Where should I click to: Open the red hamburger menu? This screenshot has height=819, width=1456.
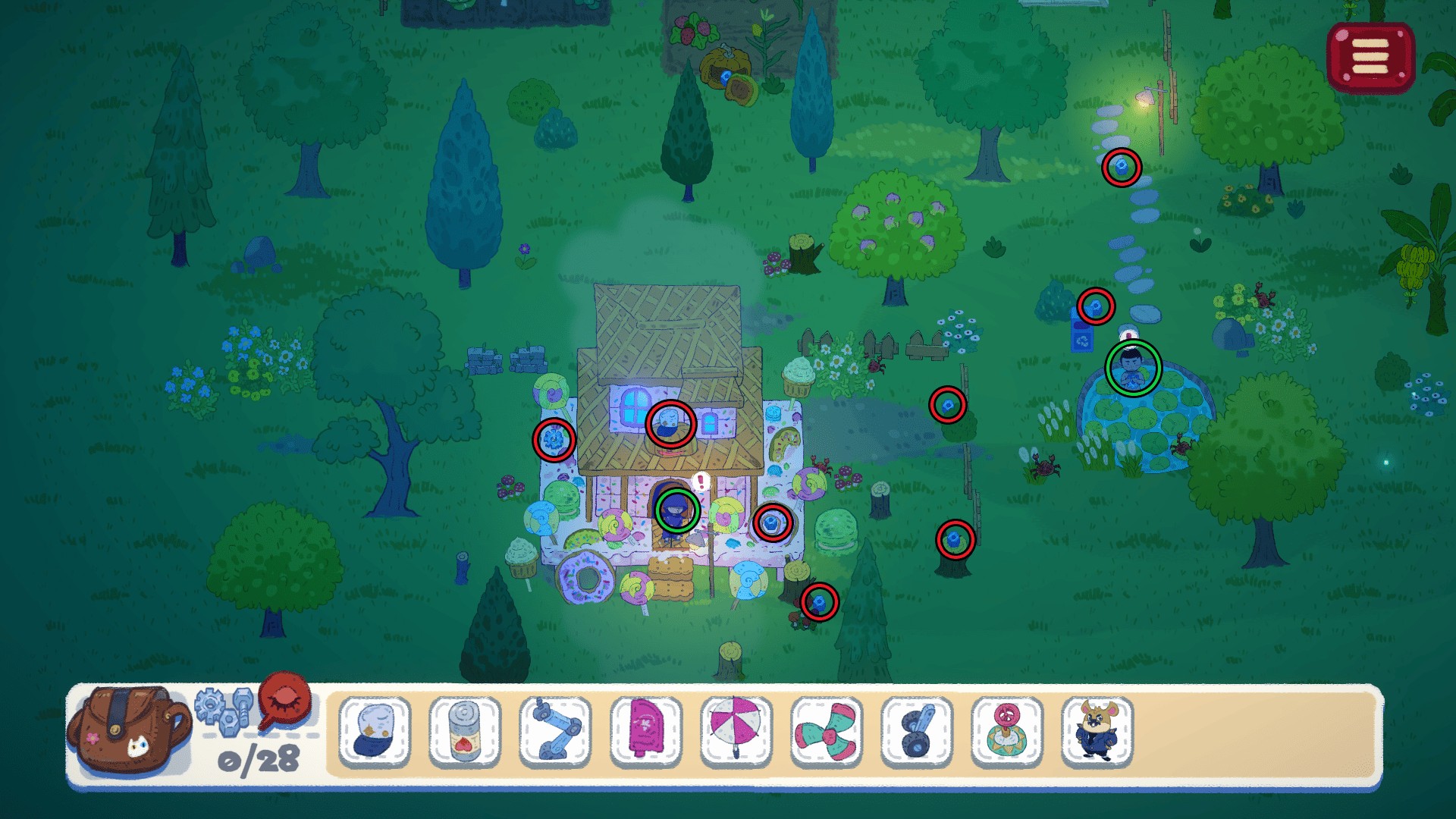(x=1370, y=57)
